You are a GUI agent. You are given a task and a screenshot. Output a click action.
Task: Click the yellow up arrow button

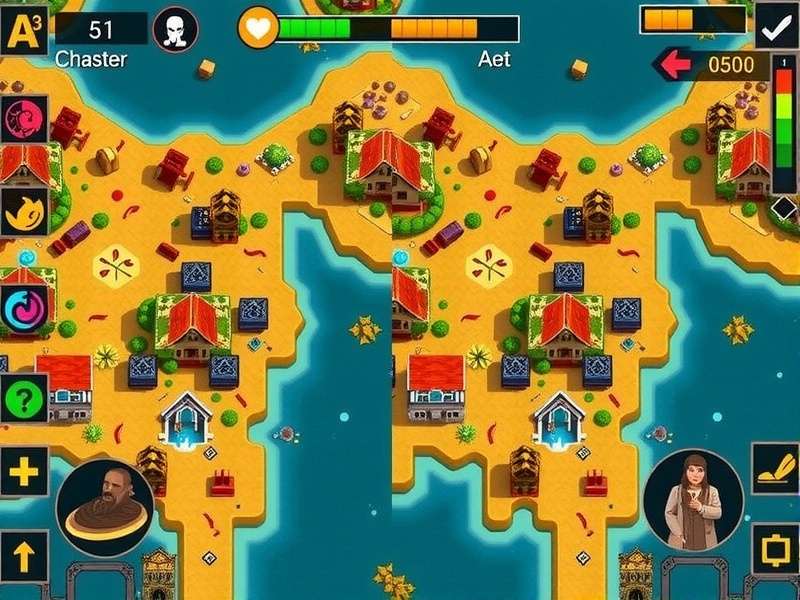pyautogui.click(x=23, y=553)
